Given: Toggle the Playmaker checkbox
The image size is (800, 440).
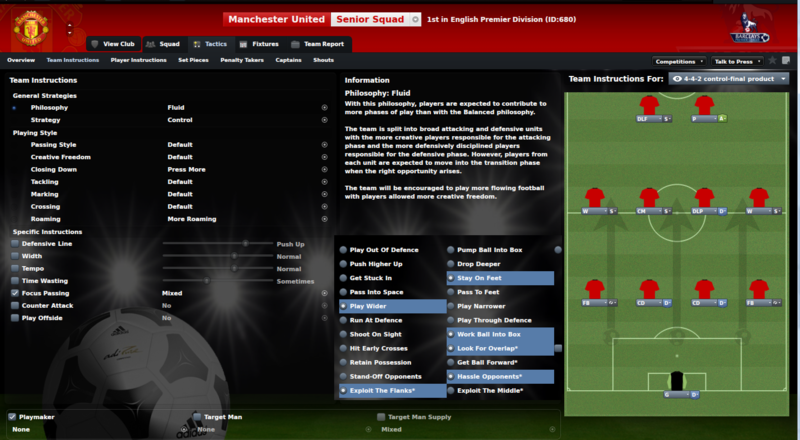Looking at the screenshot, I should [x=12, y=416].
